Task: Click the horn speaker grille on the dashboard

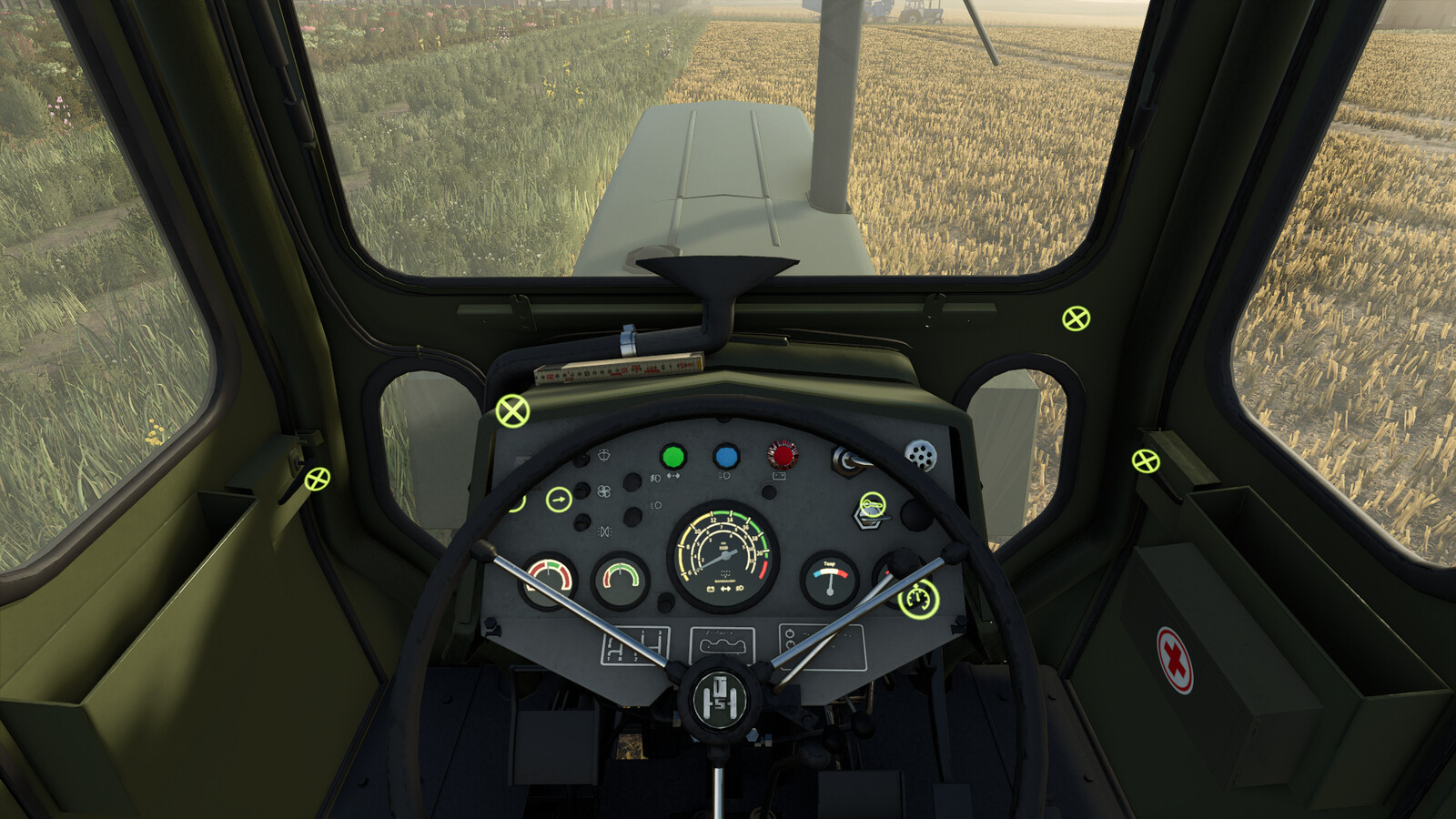Action: pyautogui.click(x=919, y=456)
